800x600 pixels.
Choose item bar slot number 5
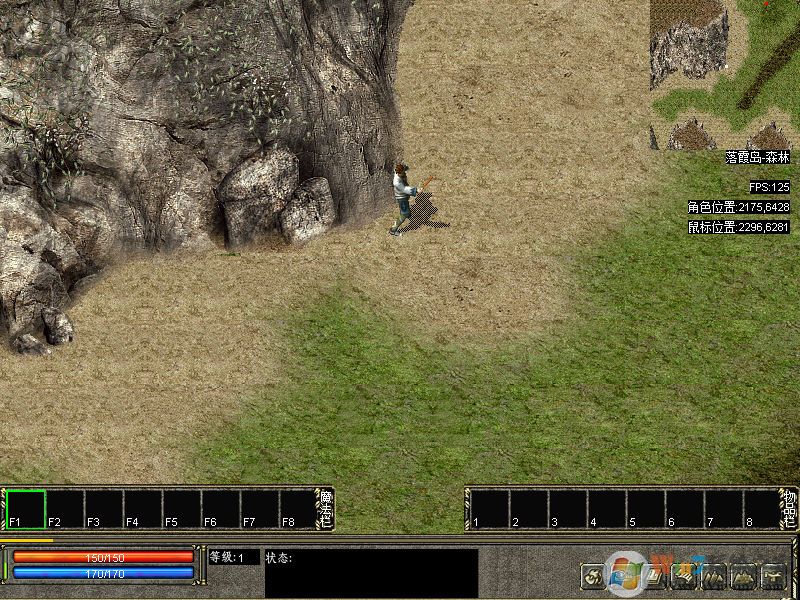pyautogui.click(x=645, y=509)
